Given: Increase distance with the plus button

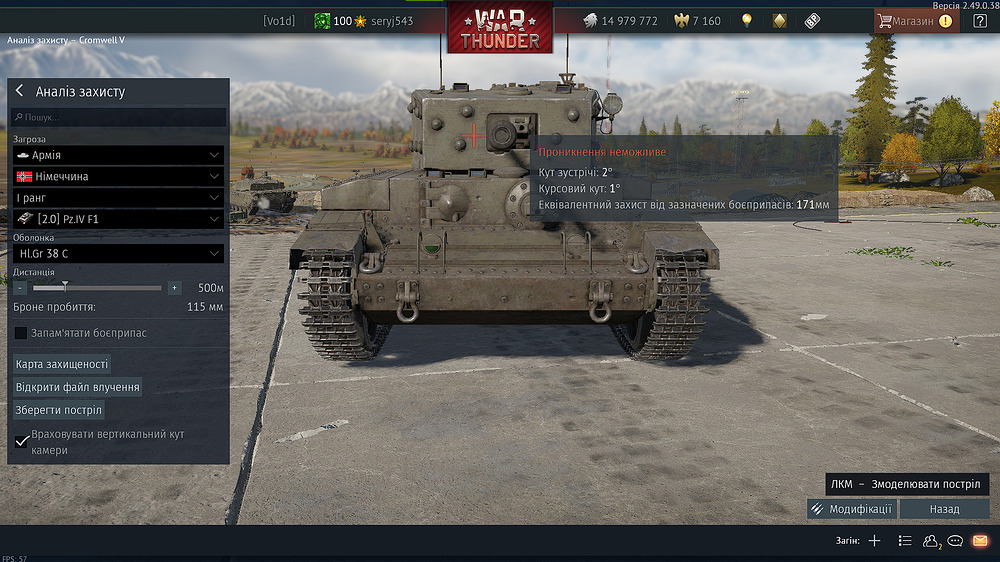Looking at the screenshot, I should (175, 288).
